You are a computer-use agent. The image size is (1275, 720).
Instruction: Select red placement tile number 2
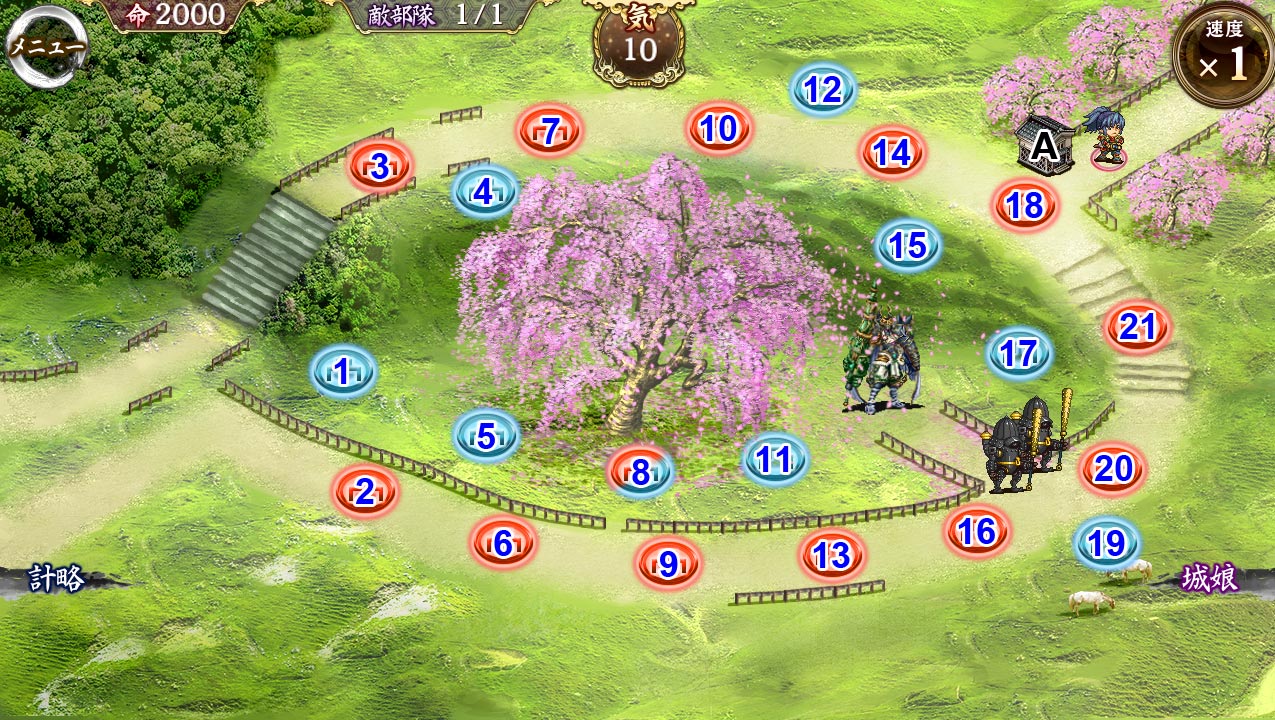click(365, 491)
